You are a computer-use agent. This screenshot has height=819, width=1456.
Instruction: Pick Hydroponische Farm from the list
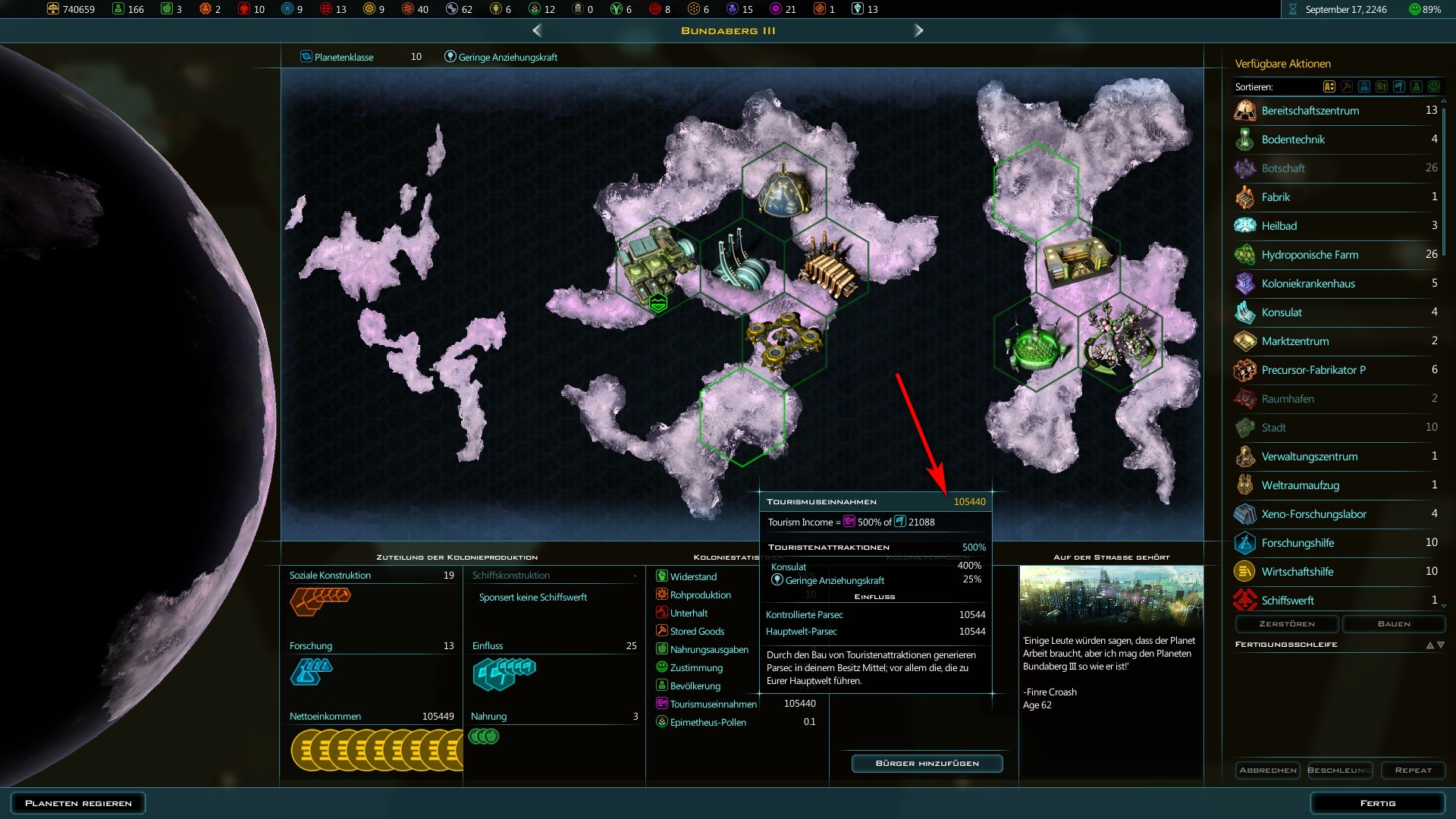pos(1310,255)
